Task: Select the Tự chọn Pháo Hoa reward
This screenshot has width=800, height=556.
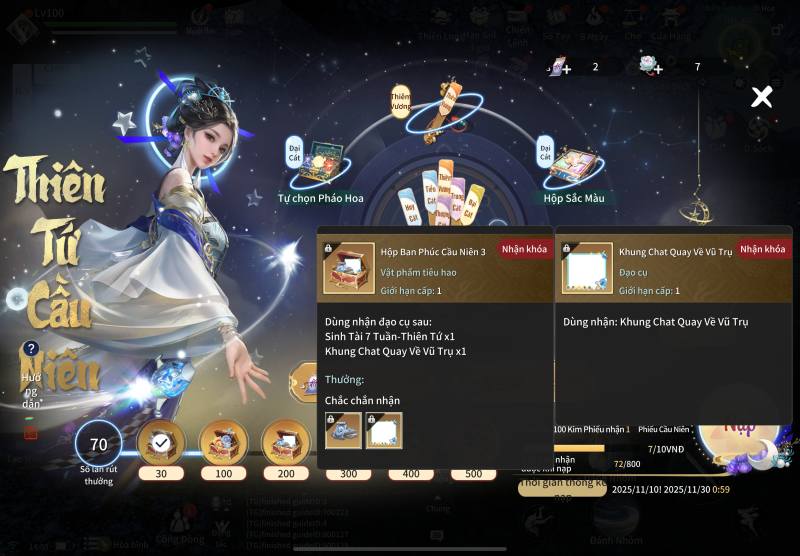Action: (320, 164)
